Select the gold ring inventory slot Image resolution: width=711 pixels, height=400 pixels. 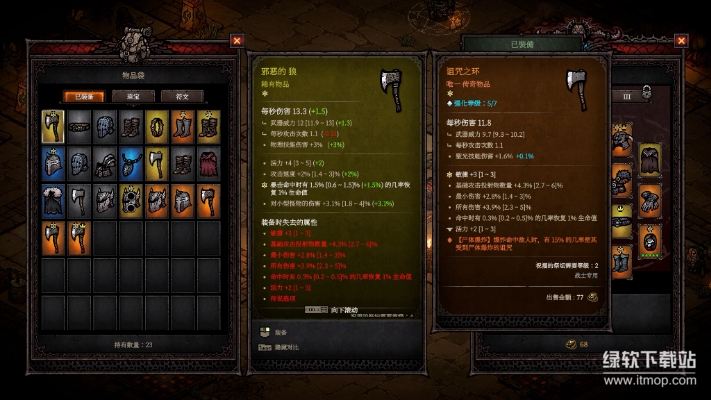(157, 124)
